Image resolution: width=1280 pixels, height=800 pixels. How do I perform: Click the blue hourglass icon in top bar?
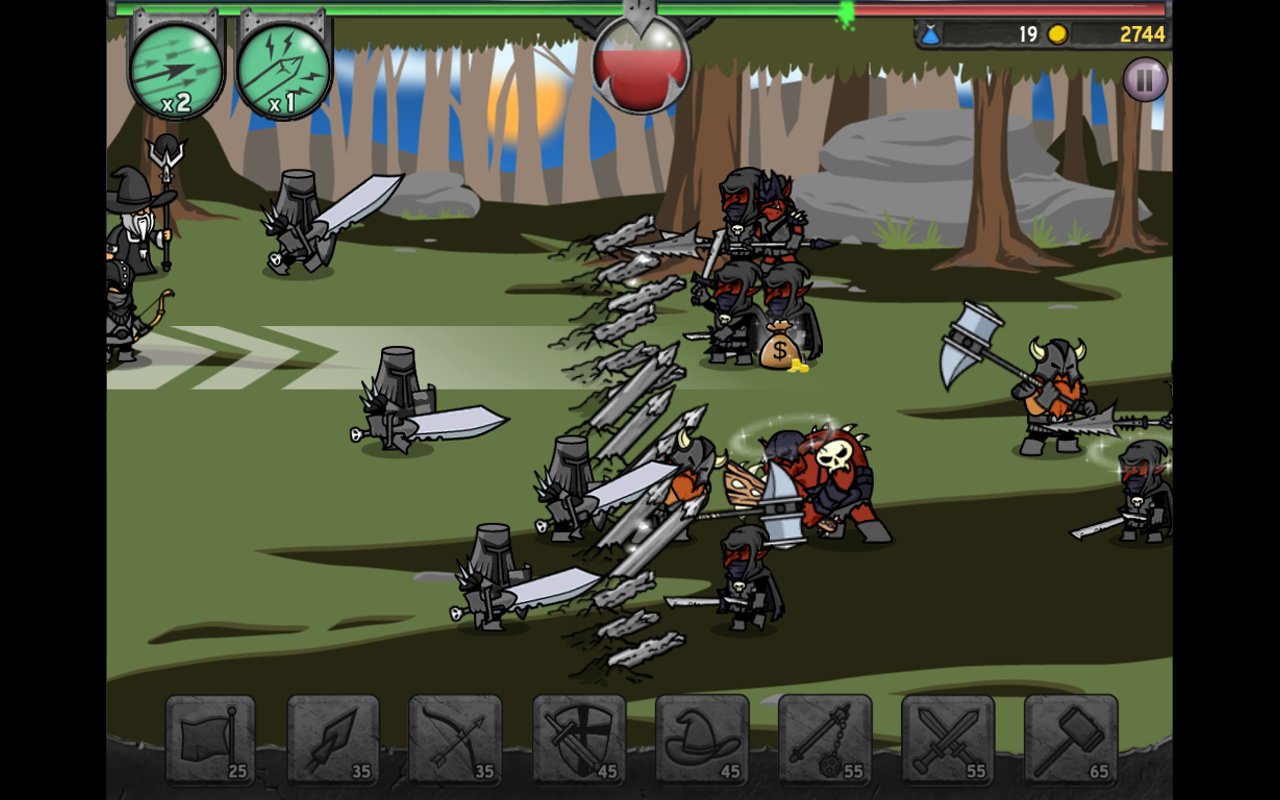pyautogui.click(x=931, y=33)
